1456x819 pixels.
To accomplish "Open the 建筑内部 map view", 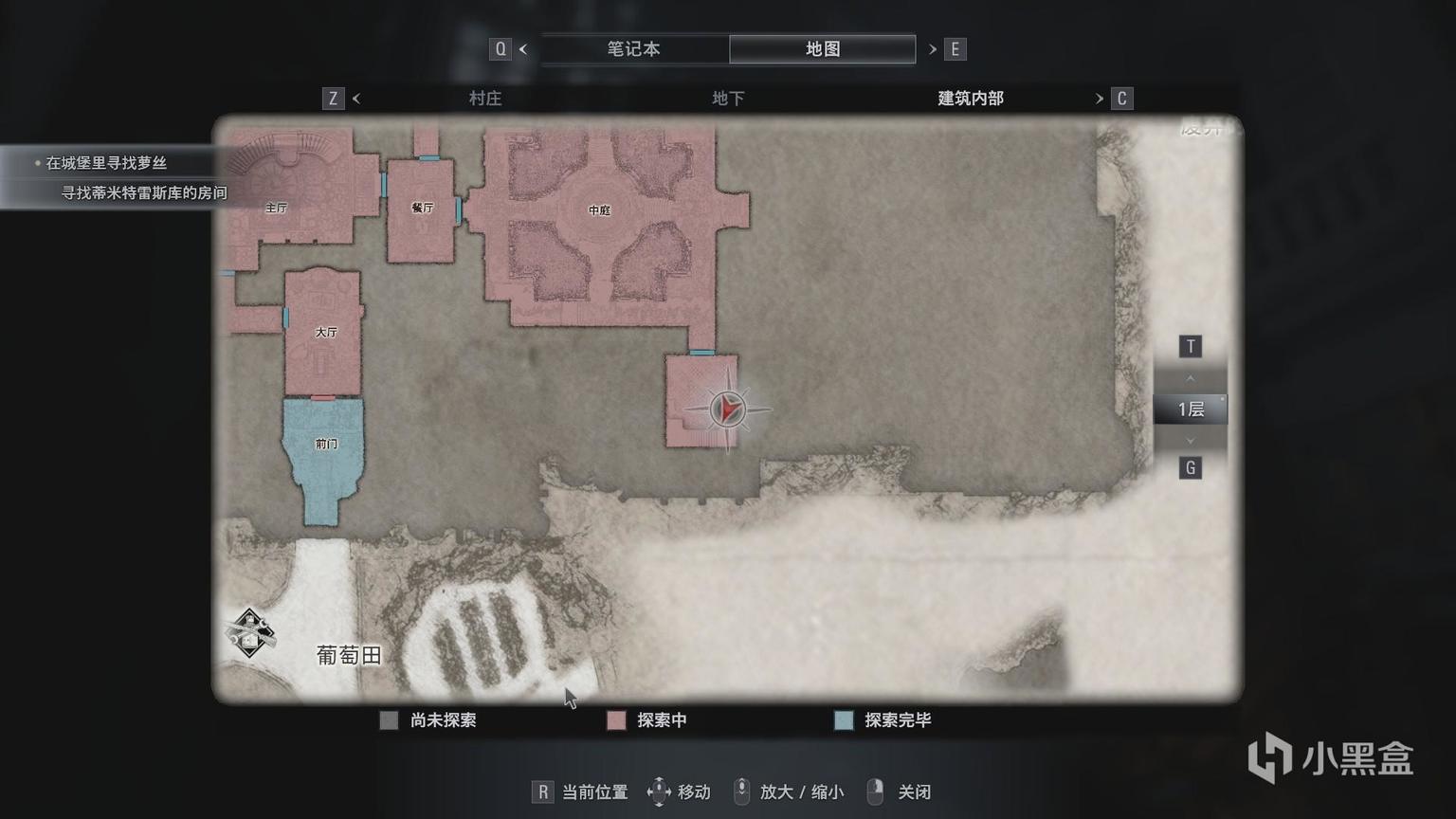I will (970, 99).
